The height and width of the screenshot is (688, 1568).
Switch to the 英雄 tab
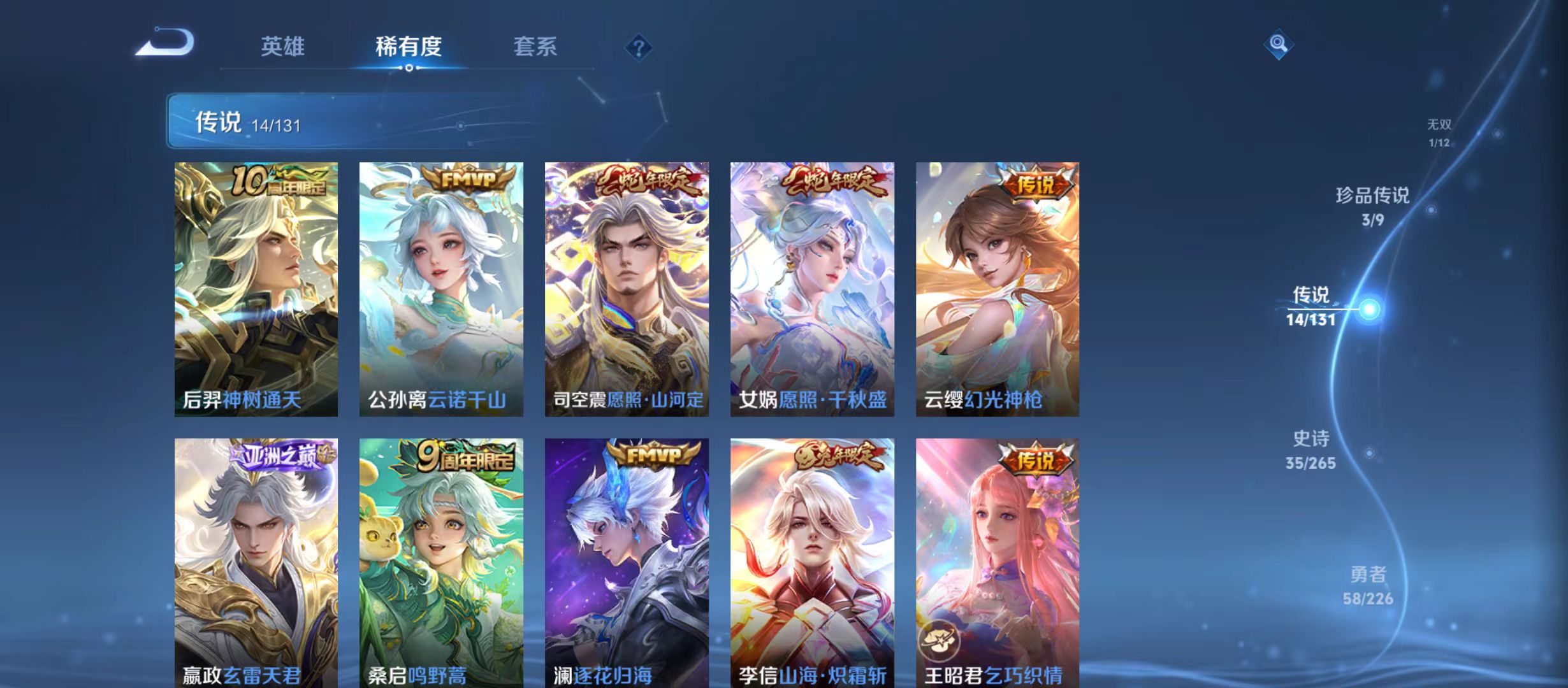pyautogui.click(x=283, y=47)
